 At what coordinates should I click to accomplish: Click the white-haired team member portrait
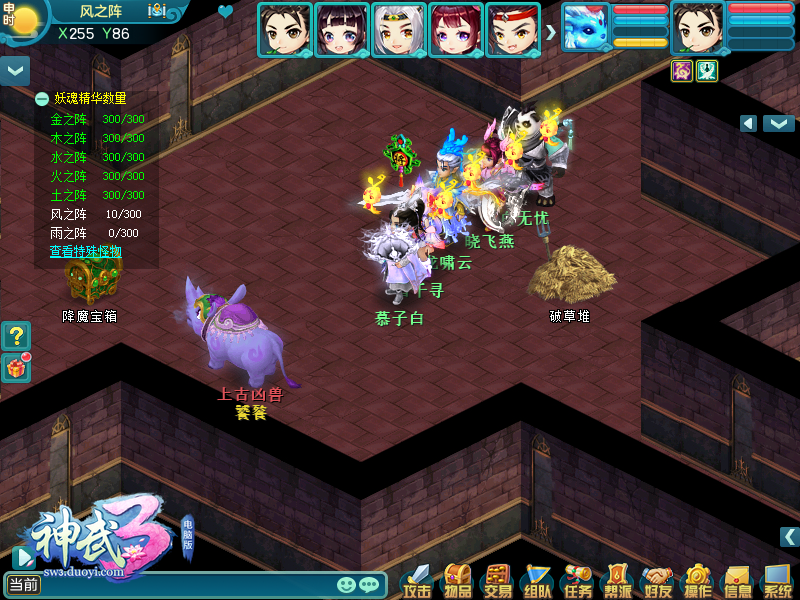pos(399,30)
